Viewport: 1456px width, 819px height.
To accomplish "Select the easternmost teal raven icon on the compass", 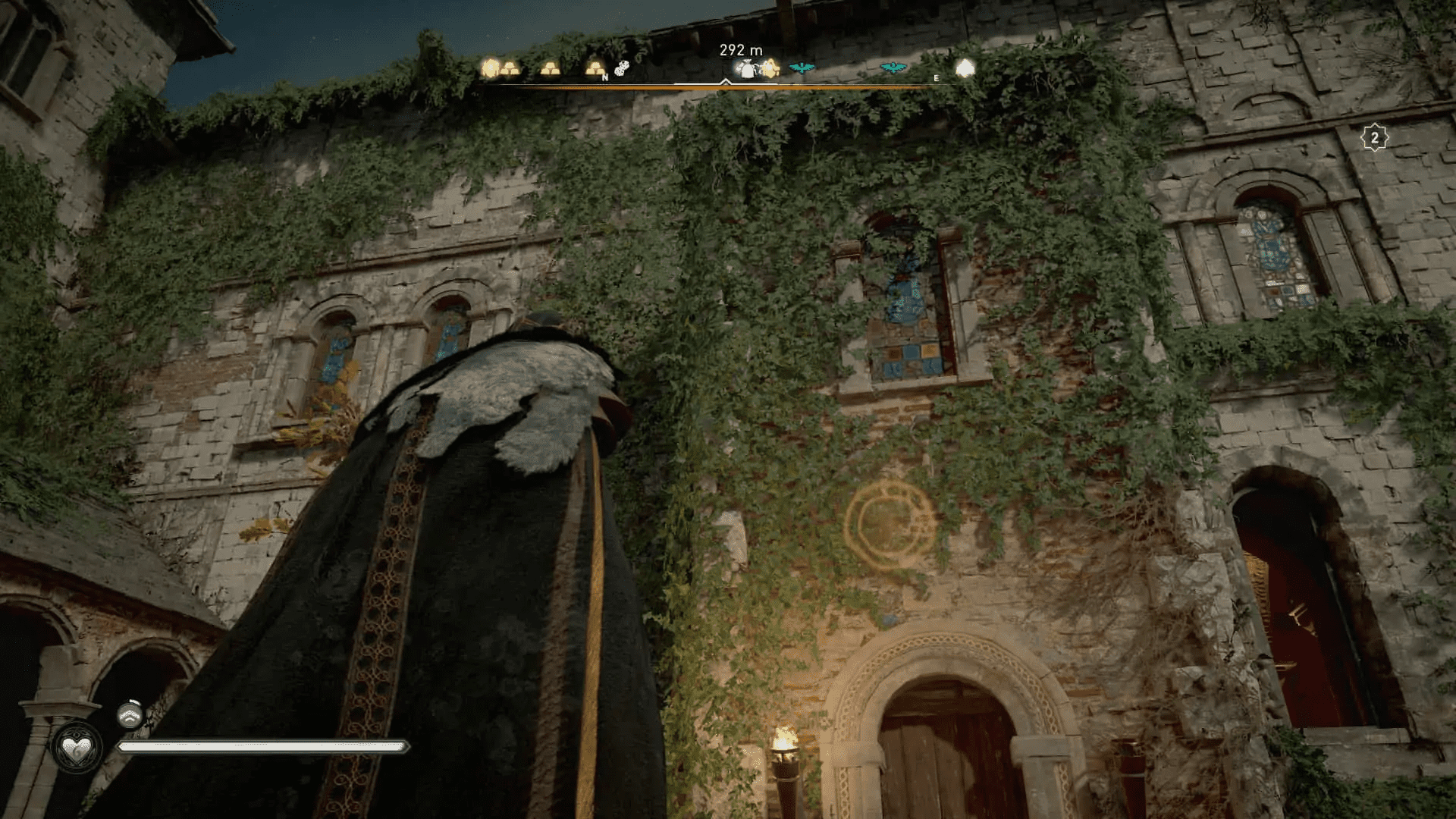I will pyautogui.click(x=892, y=68).
